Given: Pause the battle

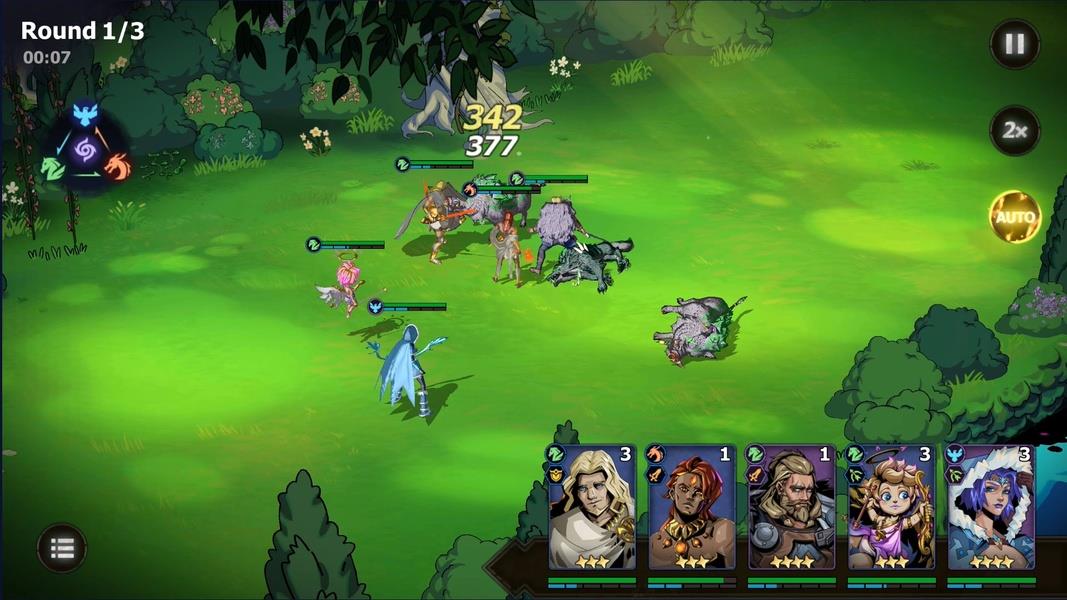Looking at the screenshot, I should pyautogui.click(x=1014, y=44).
